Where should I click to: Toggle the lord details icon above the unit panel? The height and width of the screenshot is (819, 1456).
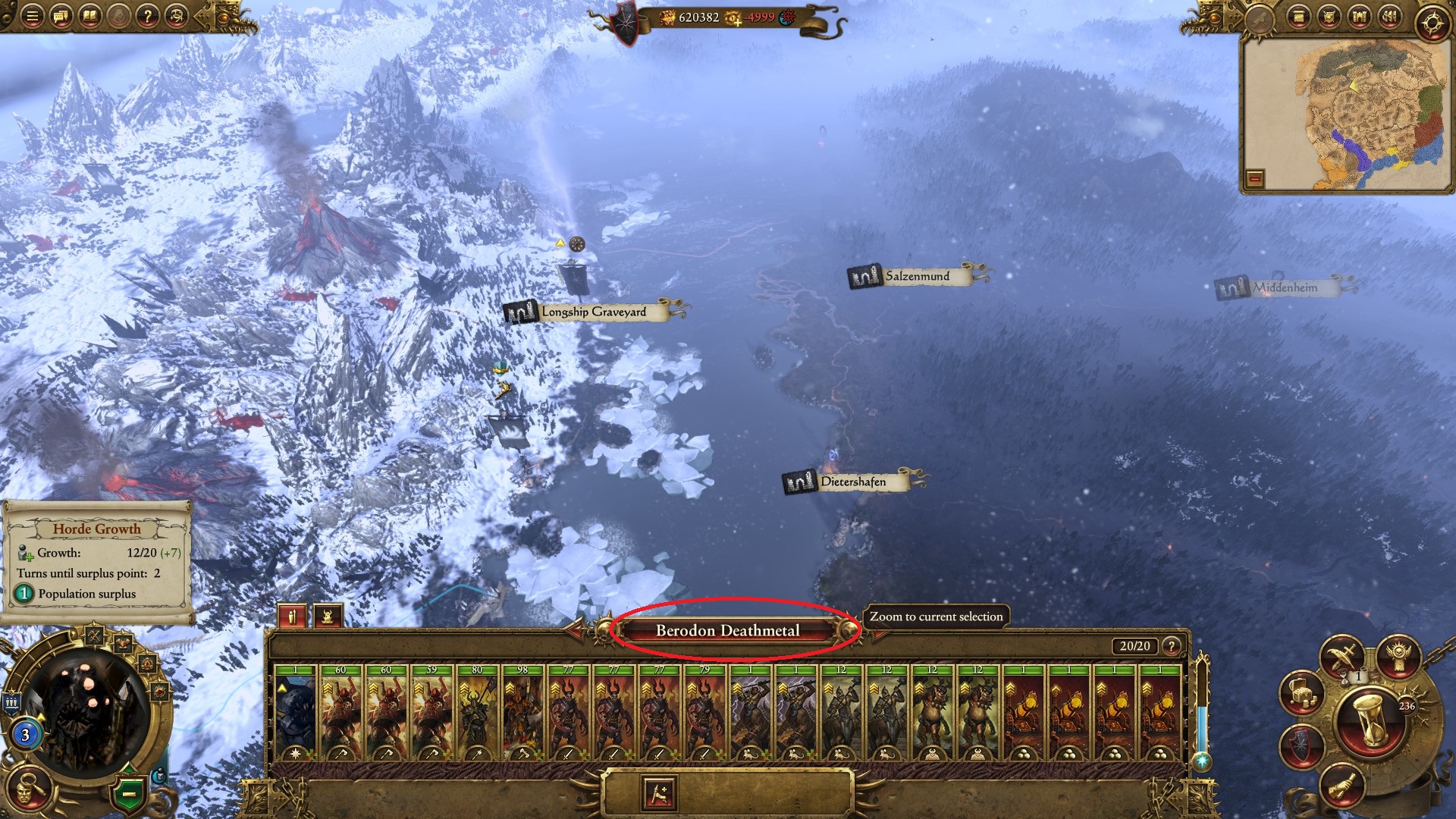click(293, 617)
